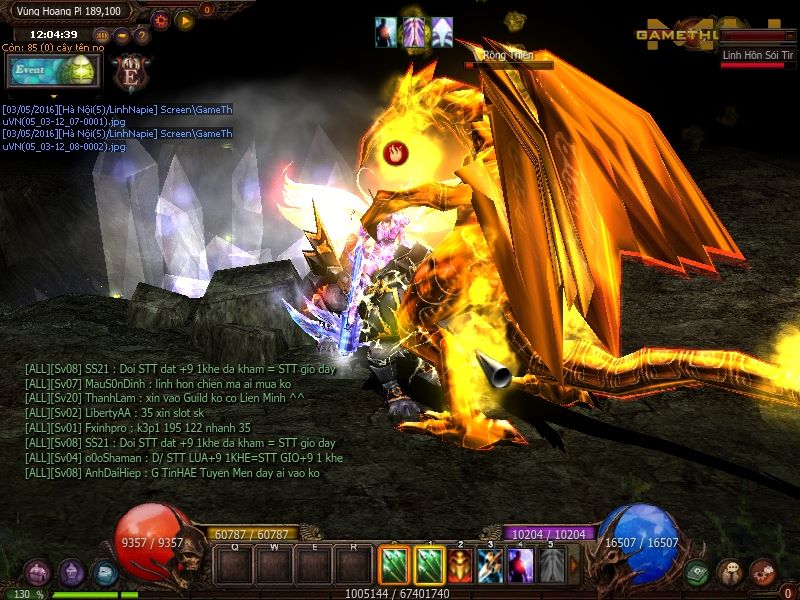Activate the red silhouette skill in slot 4
Image resolution: width=800 pixels, height=600 pixels.
521,566
